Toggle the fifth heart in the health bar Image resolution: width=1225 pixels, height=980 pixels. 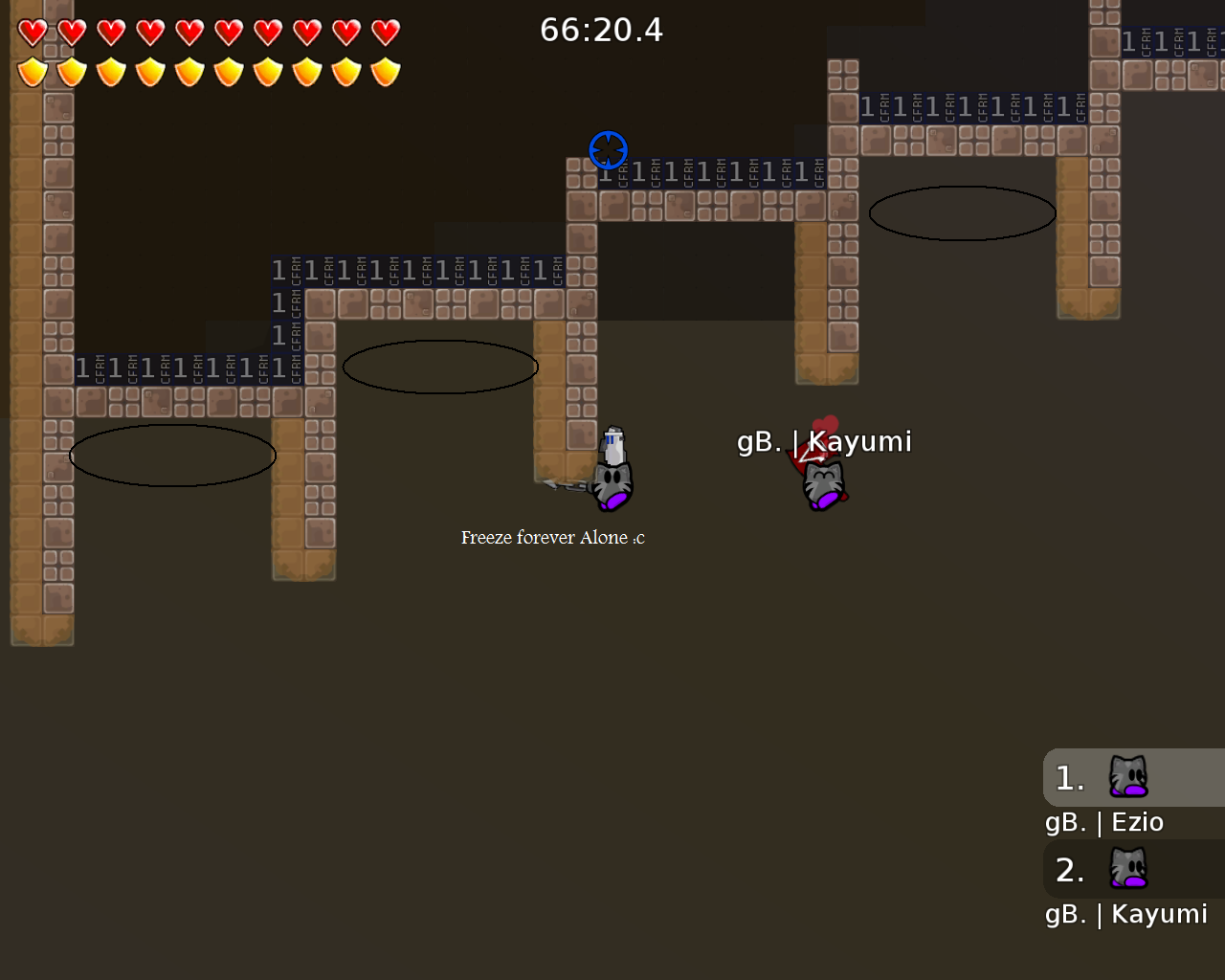[x=188, y=32]
